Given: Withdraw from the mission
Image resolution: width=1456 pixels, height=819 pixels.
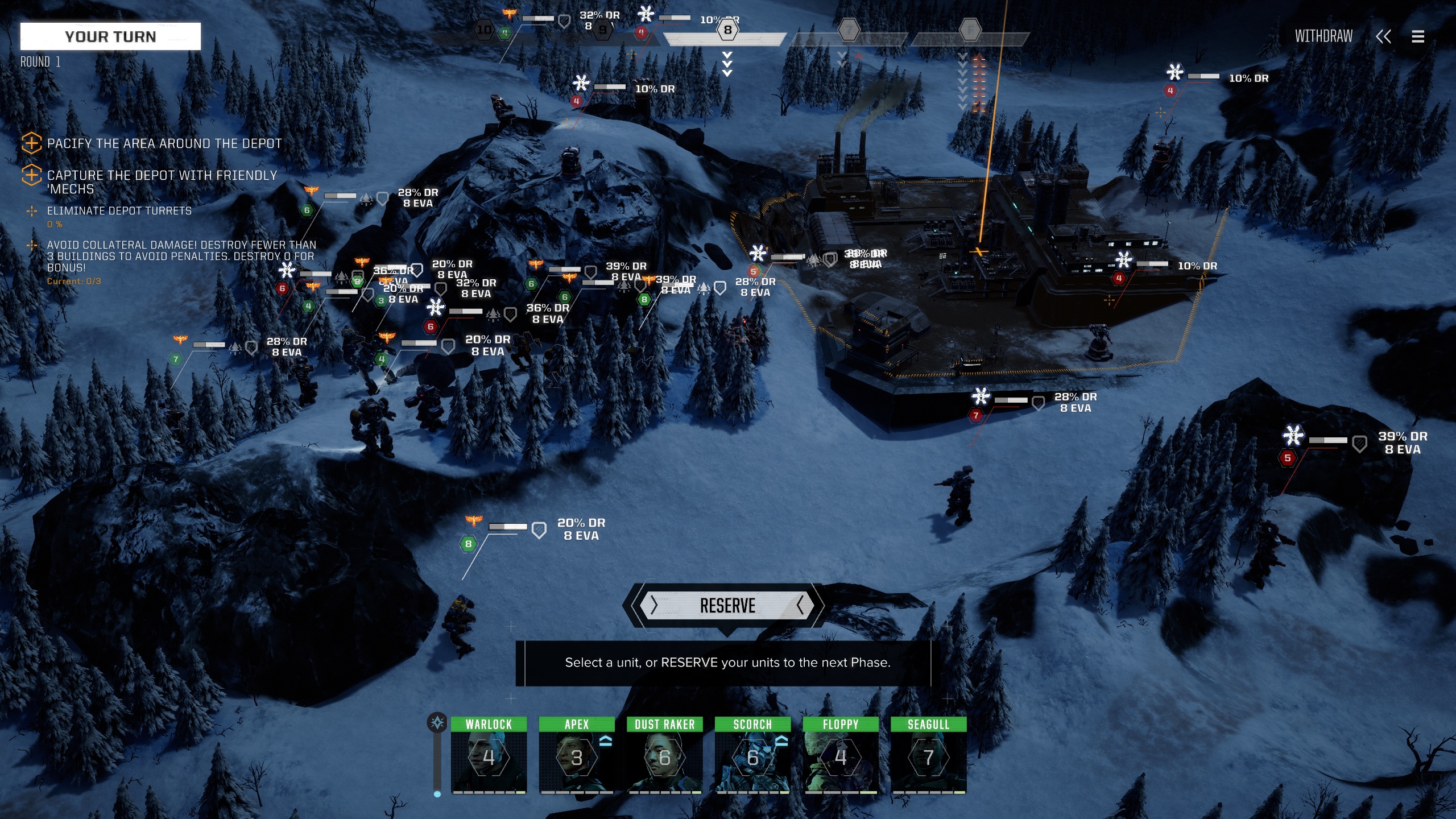Looking at the screenshot, I should [x=1323, y=36].
